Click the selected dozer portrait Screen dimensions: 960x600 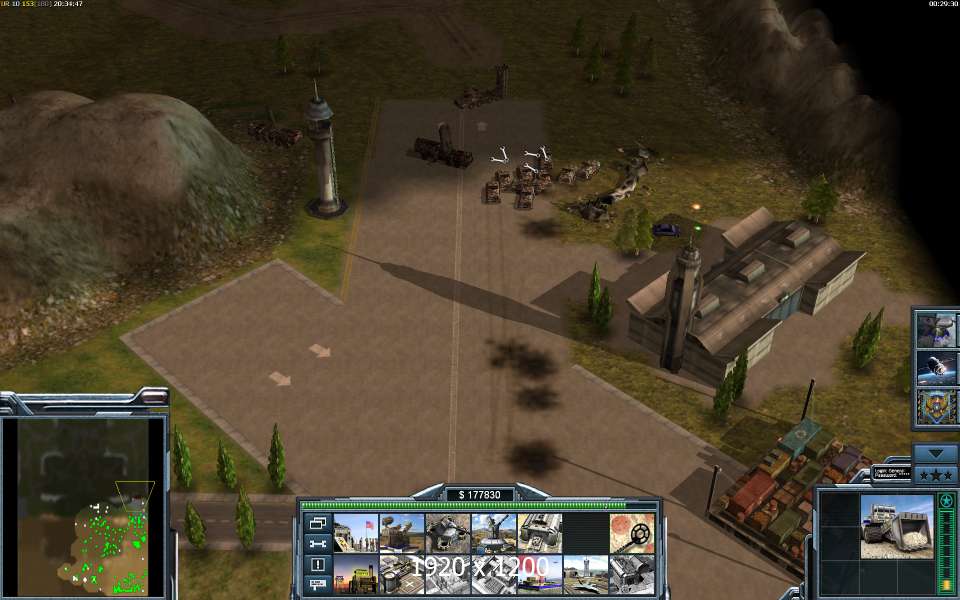pos(896,527)
